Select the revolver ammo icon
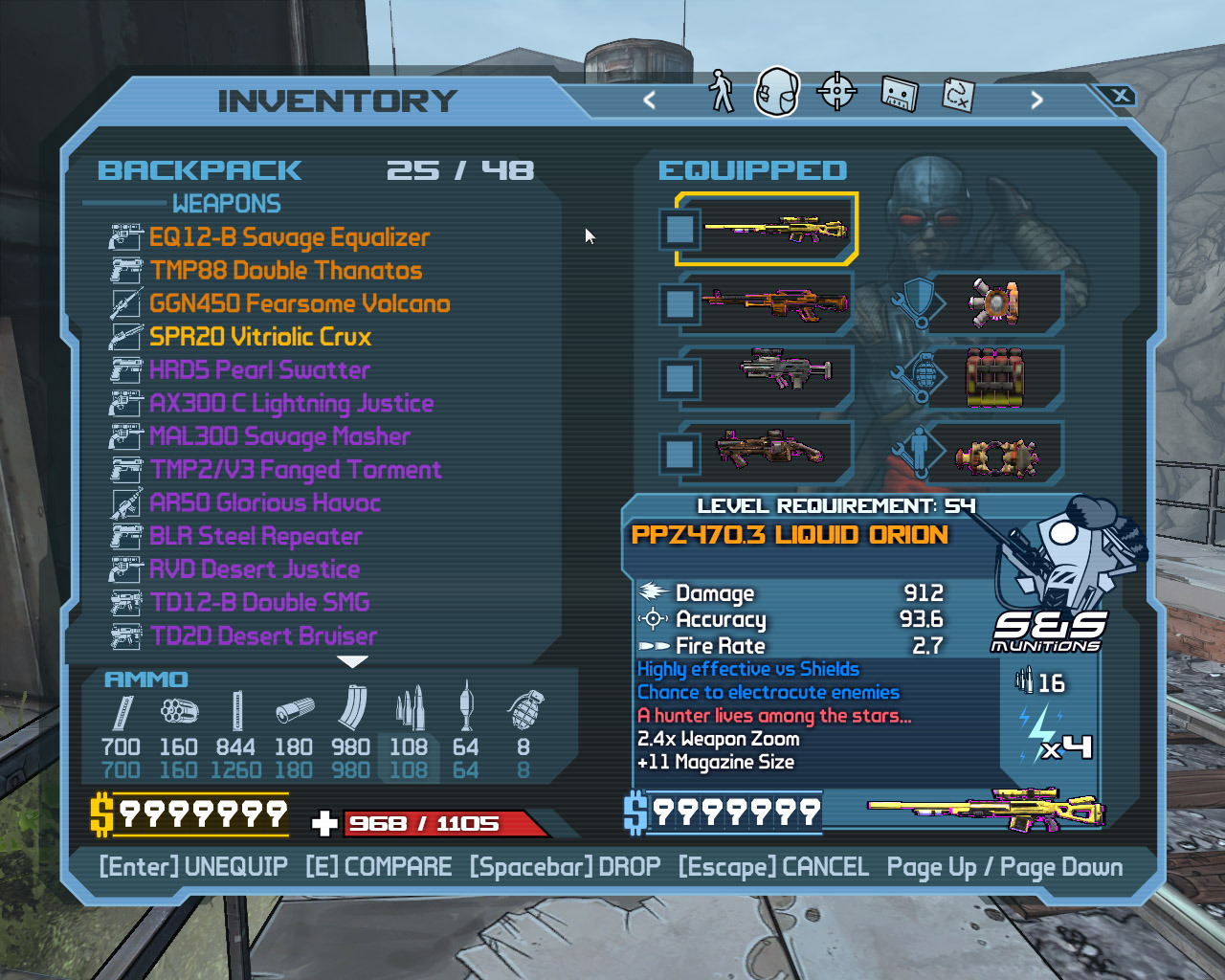Screen dimensions: 1225x980 click(179, 710)
